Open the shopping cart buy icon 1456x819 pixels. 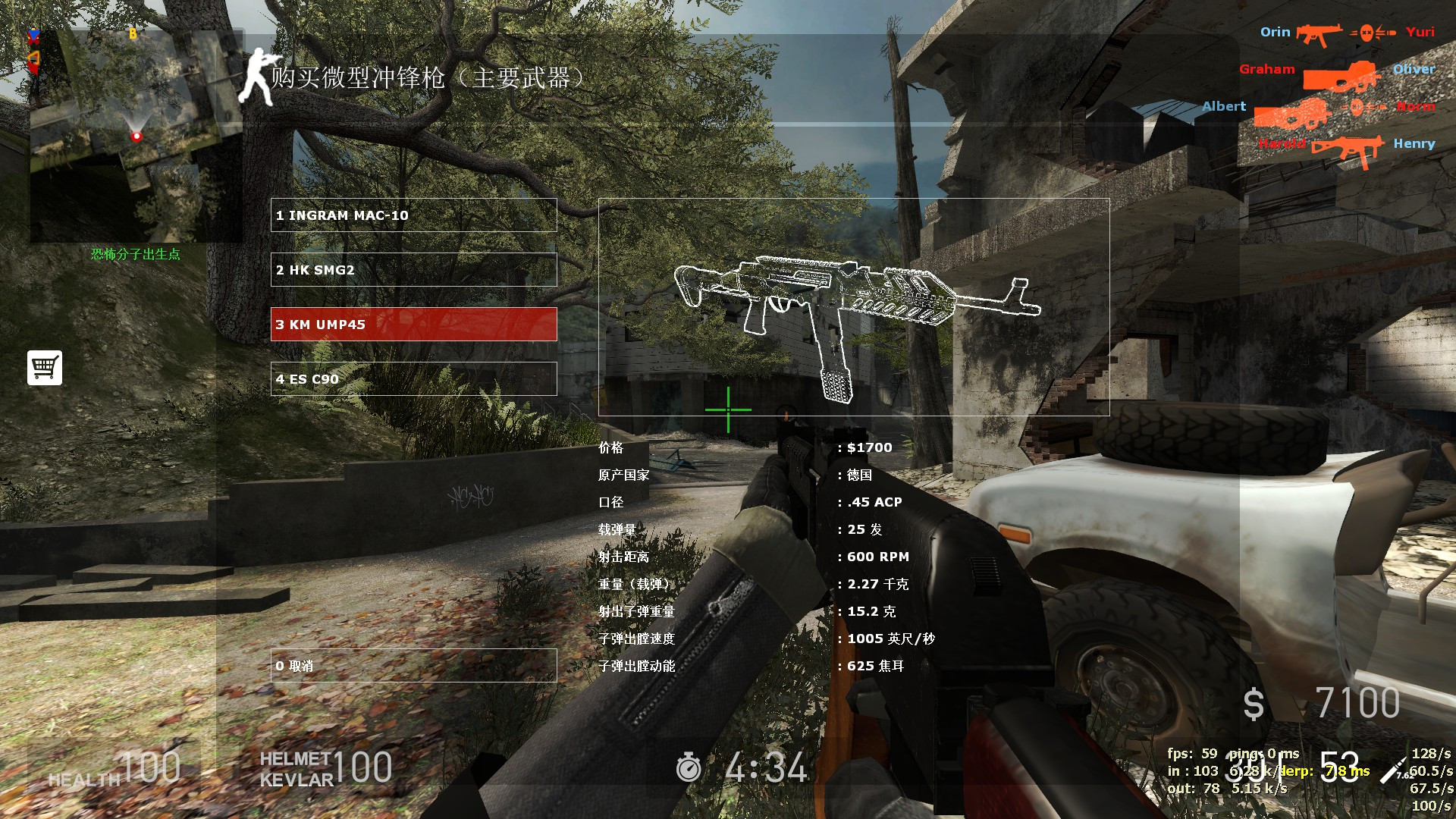[x=45, y=367]
